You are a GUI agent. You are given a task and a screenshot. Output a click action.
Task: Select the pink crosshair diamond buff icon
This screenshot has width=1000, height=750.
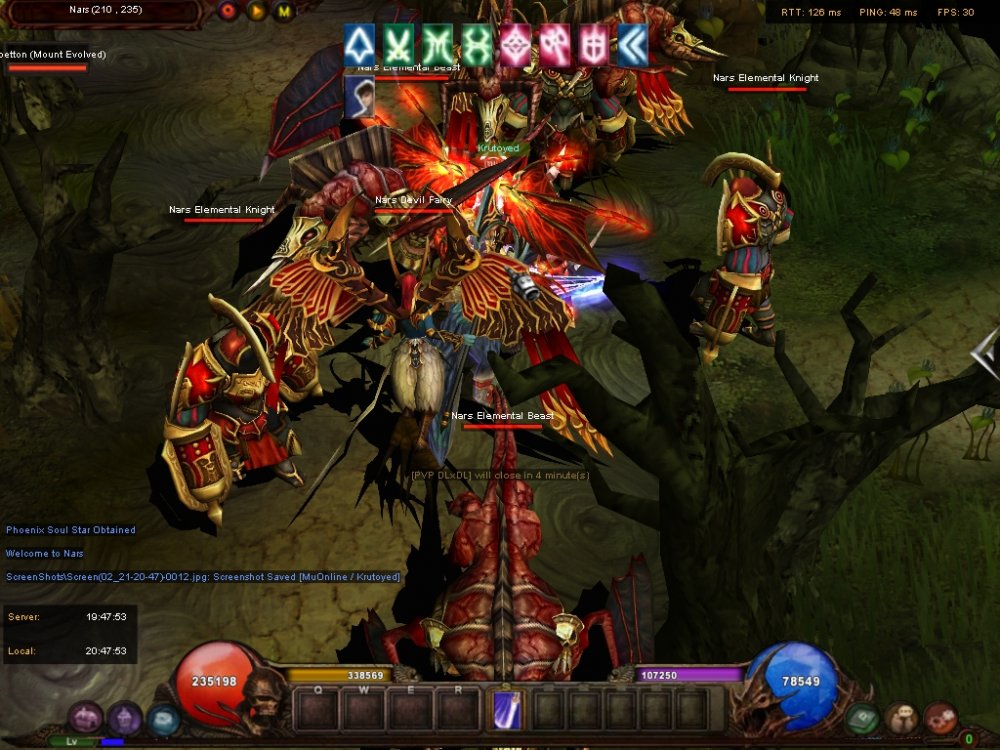pos(515,45)
